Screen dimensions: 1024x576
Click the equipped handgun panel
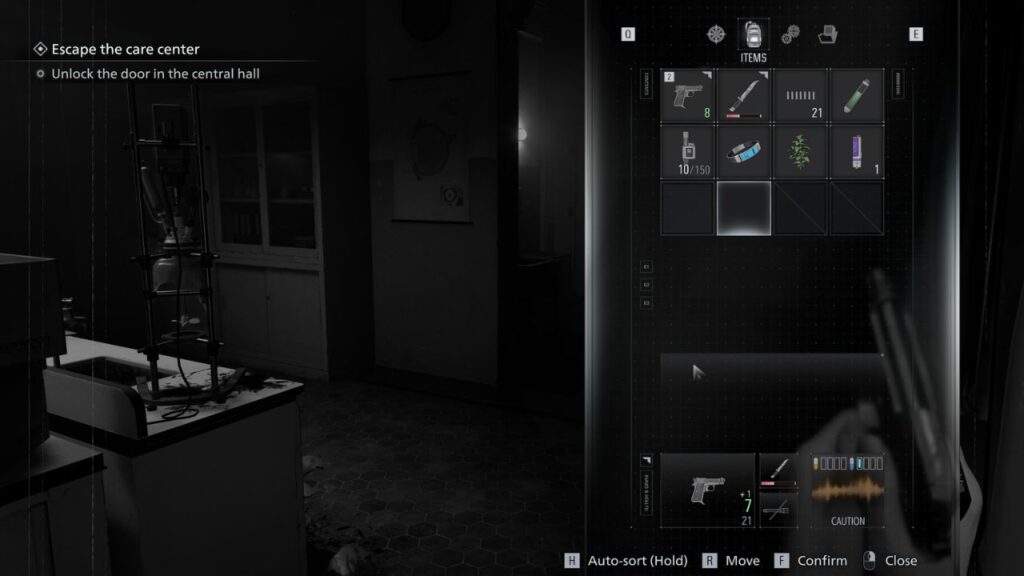pos(708,490)
